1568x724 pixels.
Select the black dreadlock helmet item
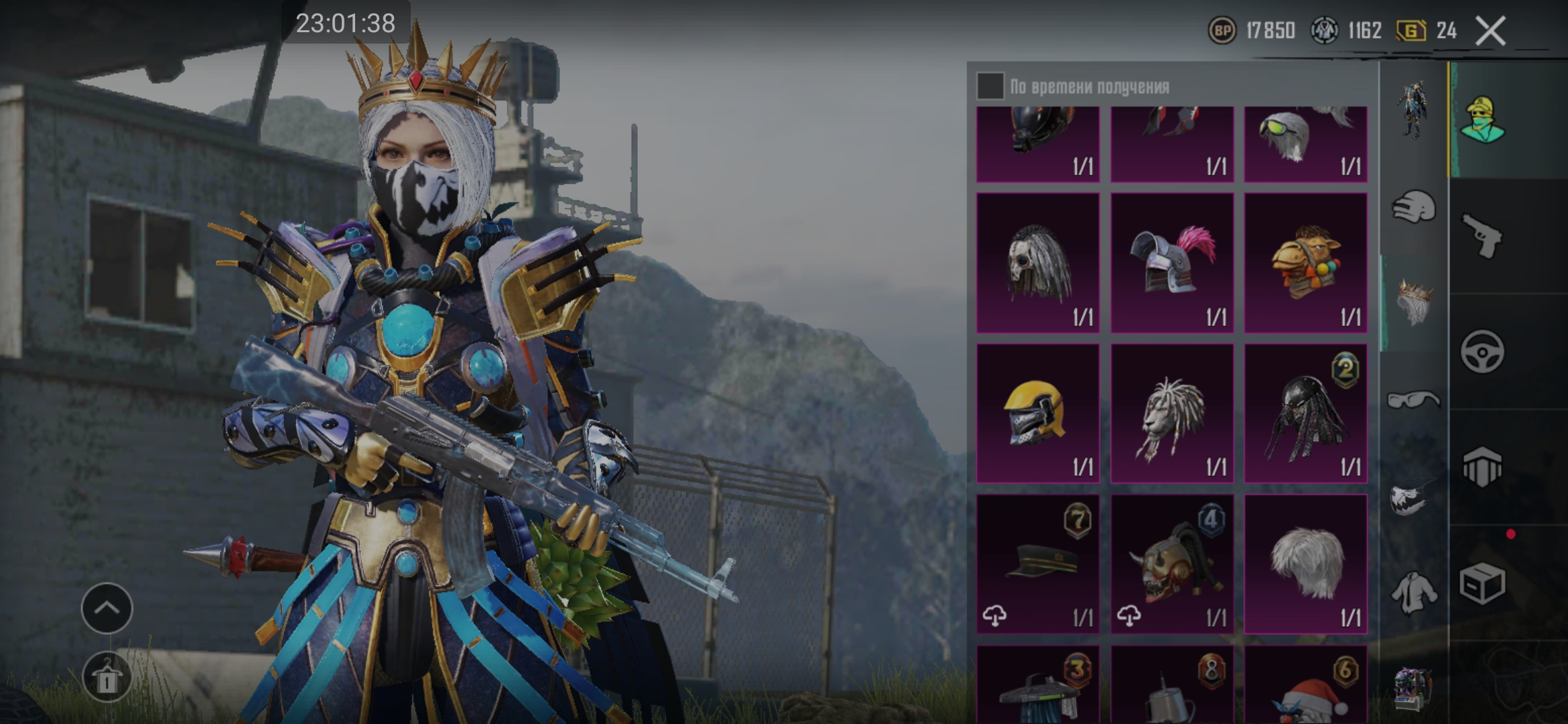1305,413
